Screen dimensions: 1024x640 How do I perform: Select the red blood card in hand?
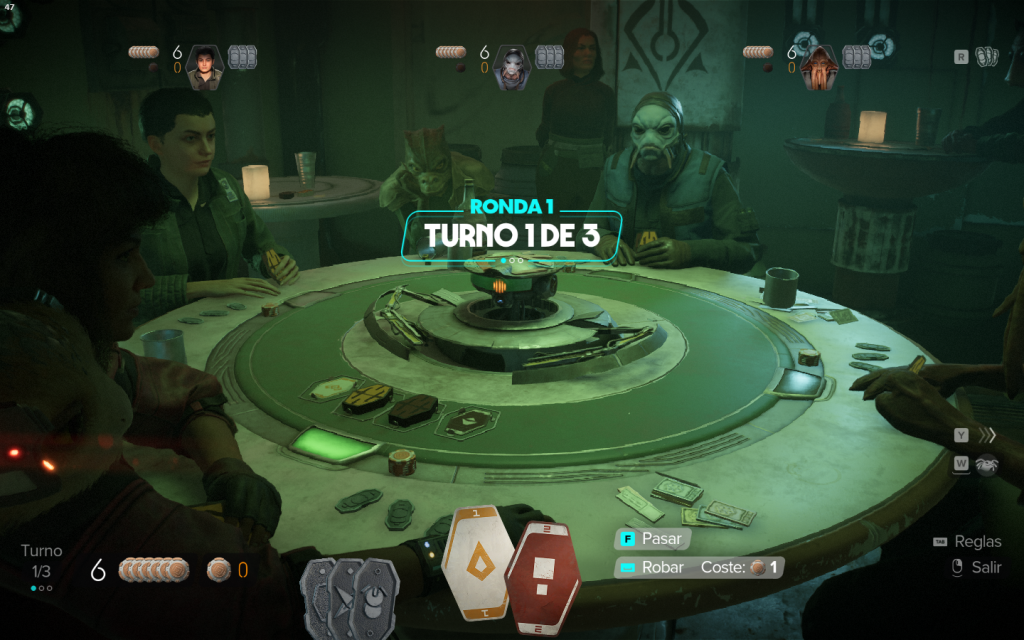[x=543, y=577]
